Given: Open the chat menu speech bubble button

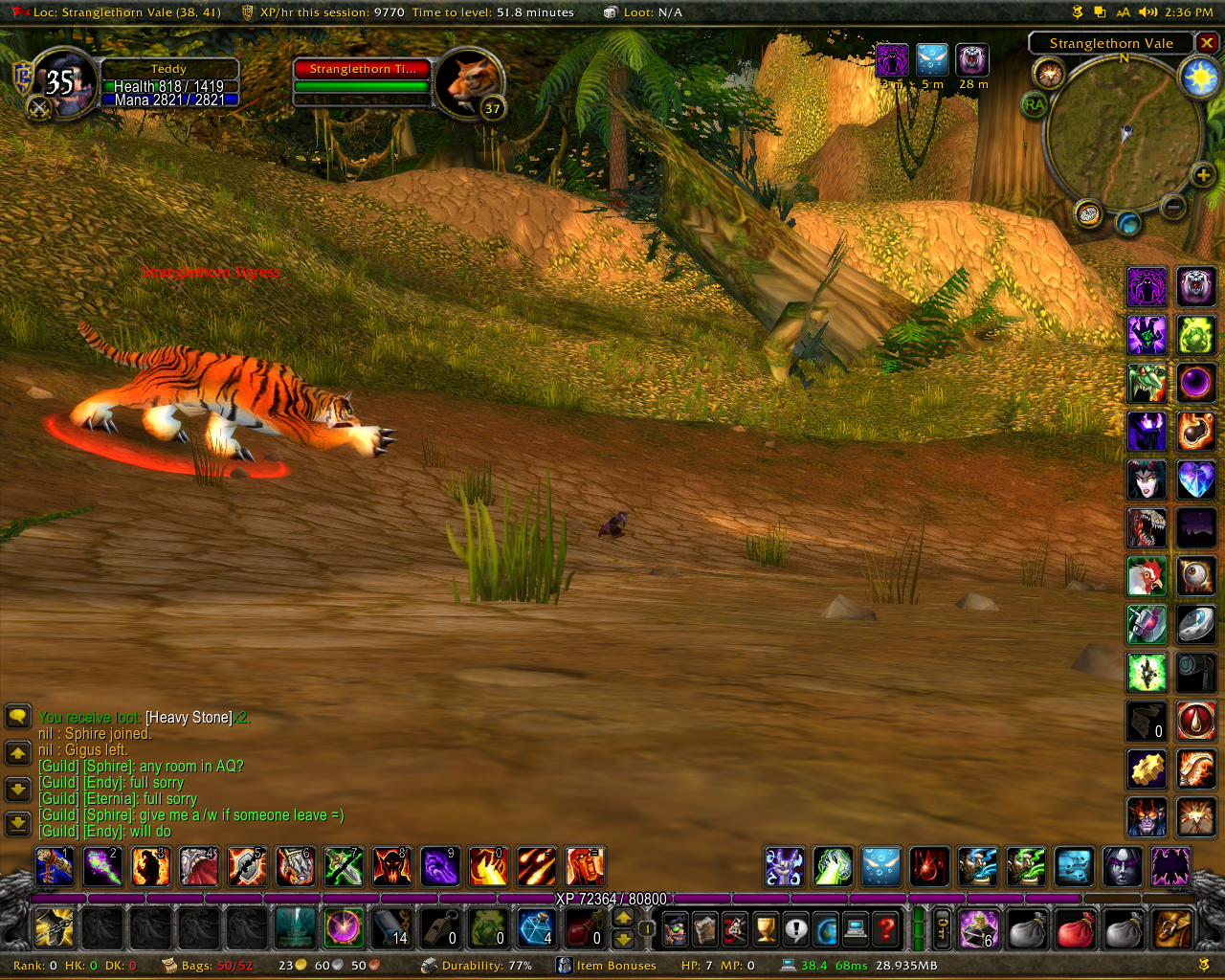Looking at the screenshot, I should click(x=18, y=717).
